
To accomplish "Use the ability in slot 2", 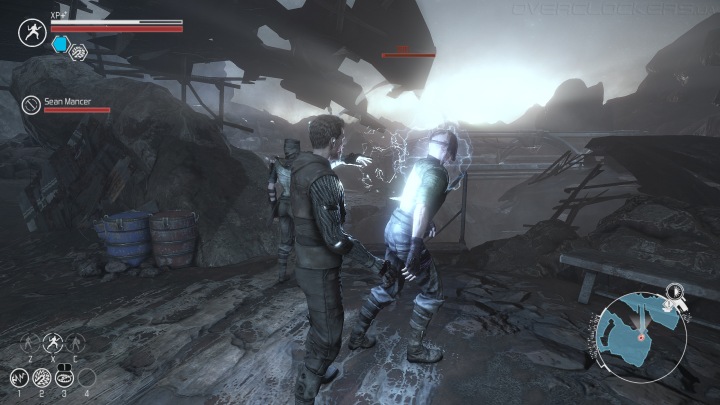I will coord(42,378).
